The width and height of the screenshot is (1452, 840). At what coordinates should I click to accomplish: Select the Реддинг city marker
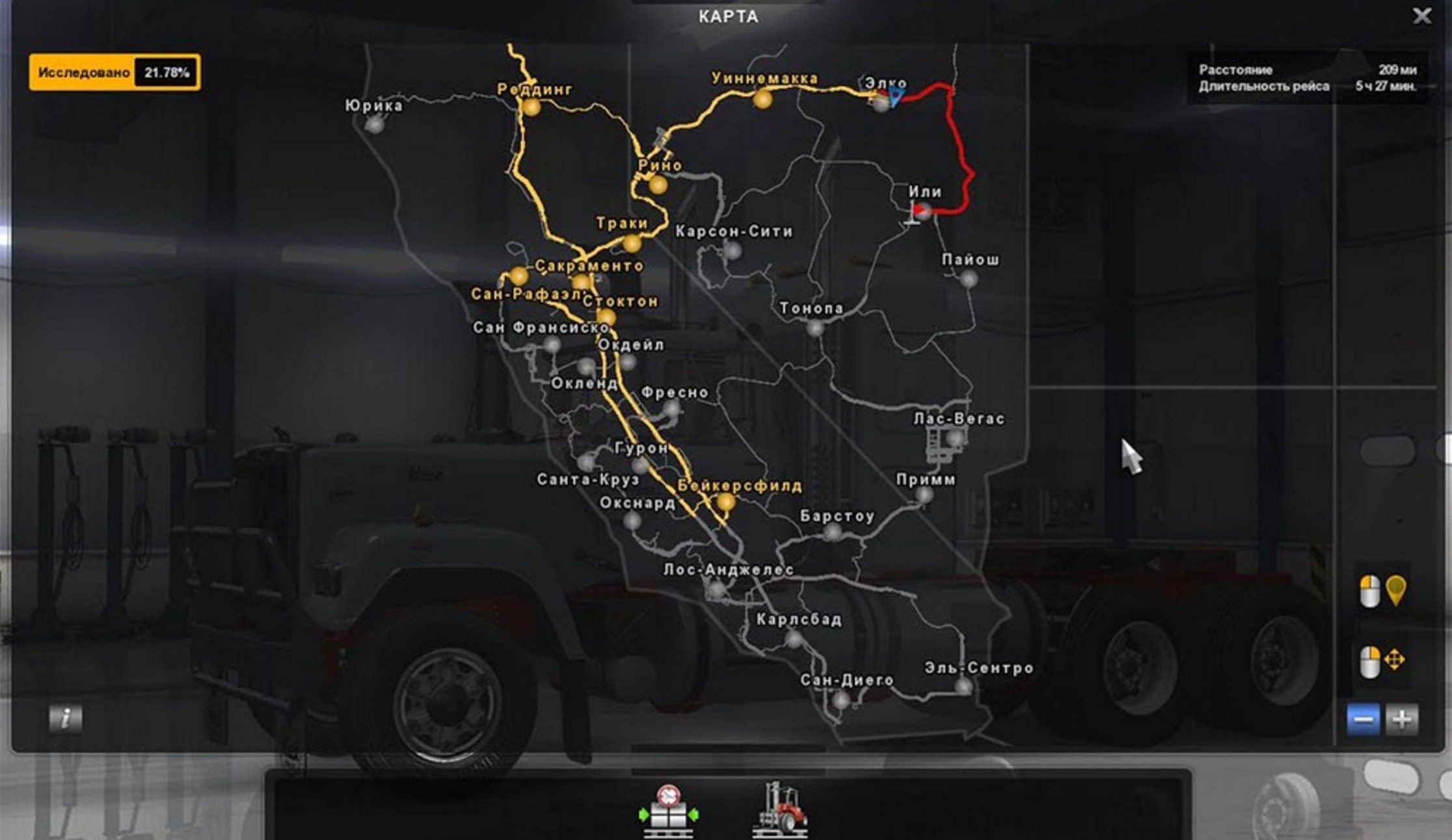click(x=531, y=107)
